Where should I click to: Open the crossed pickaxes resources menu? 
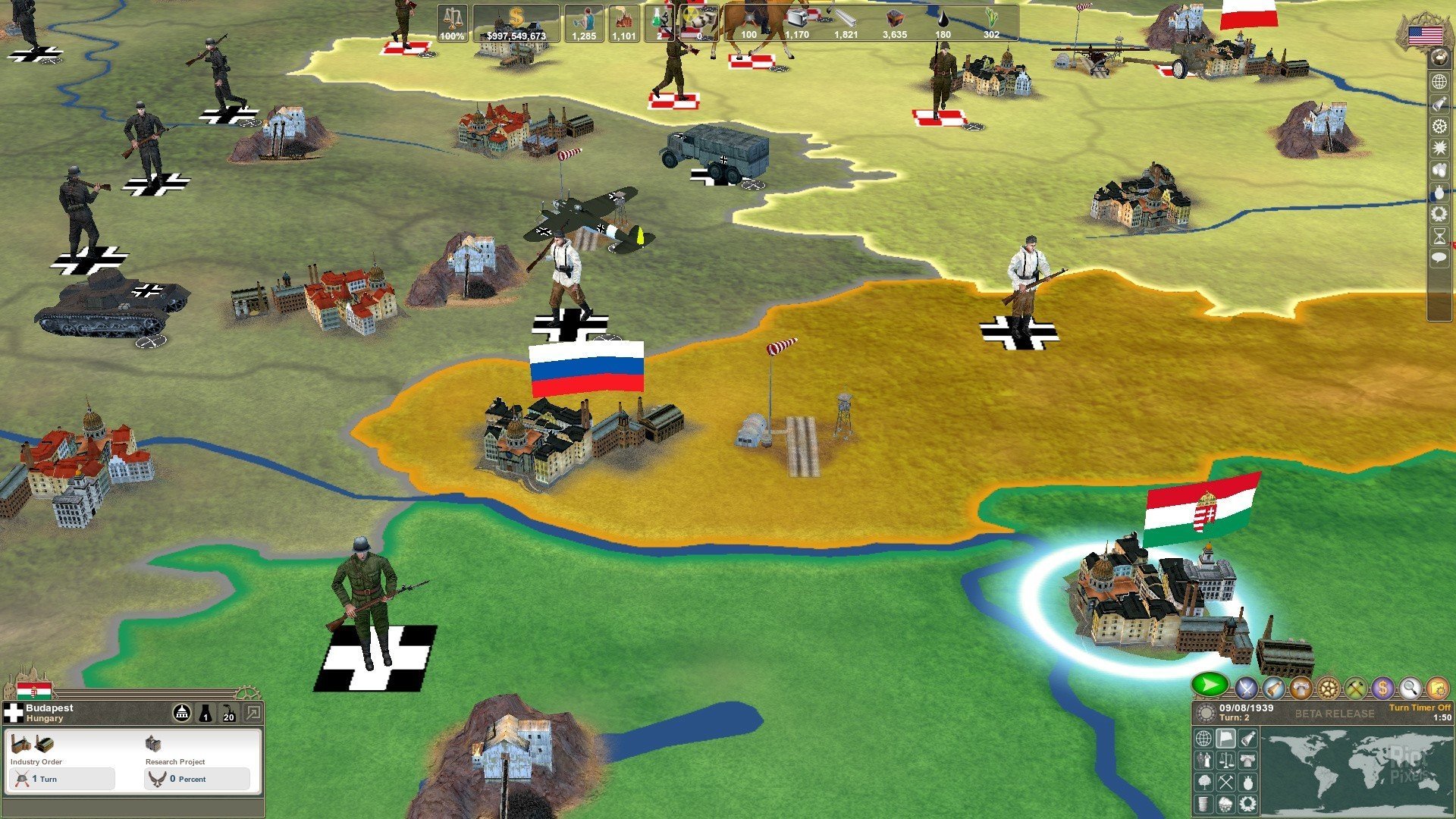pos(1355,689)
